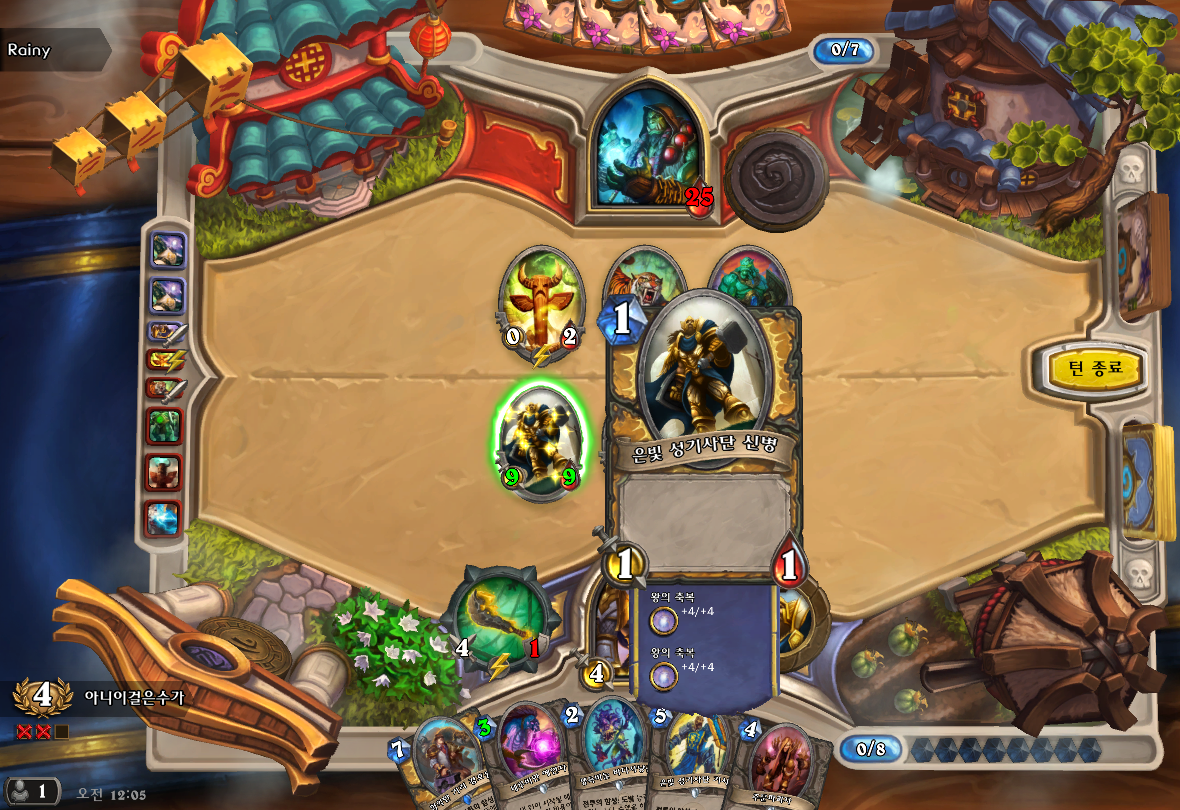The height and width of the screenshot is (810, 1180).
Task: Click the yellow End Turn button
Action: pyautogui.click(x=1095, y=368)
